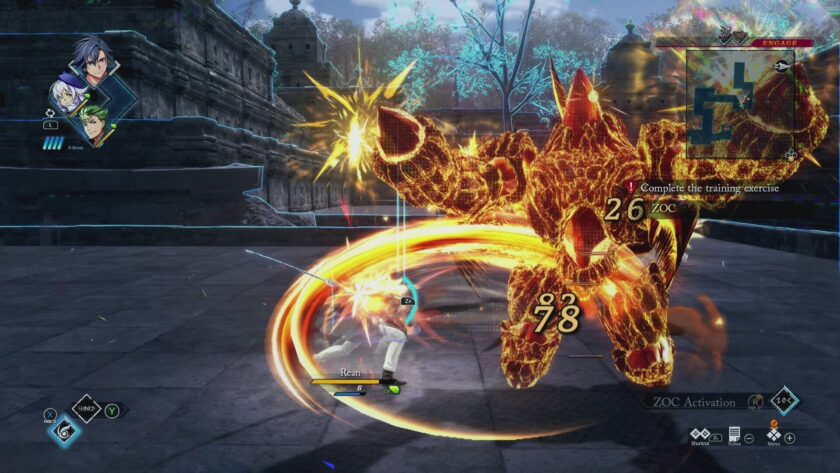The width and height of the screenshot is (840, 473).
Task: Open the Notes icon
Action: [734, 437]
